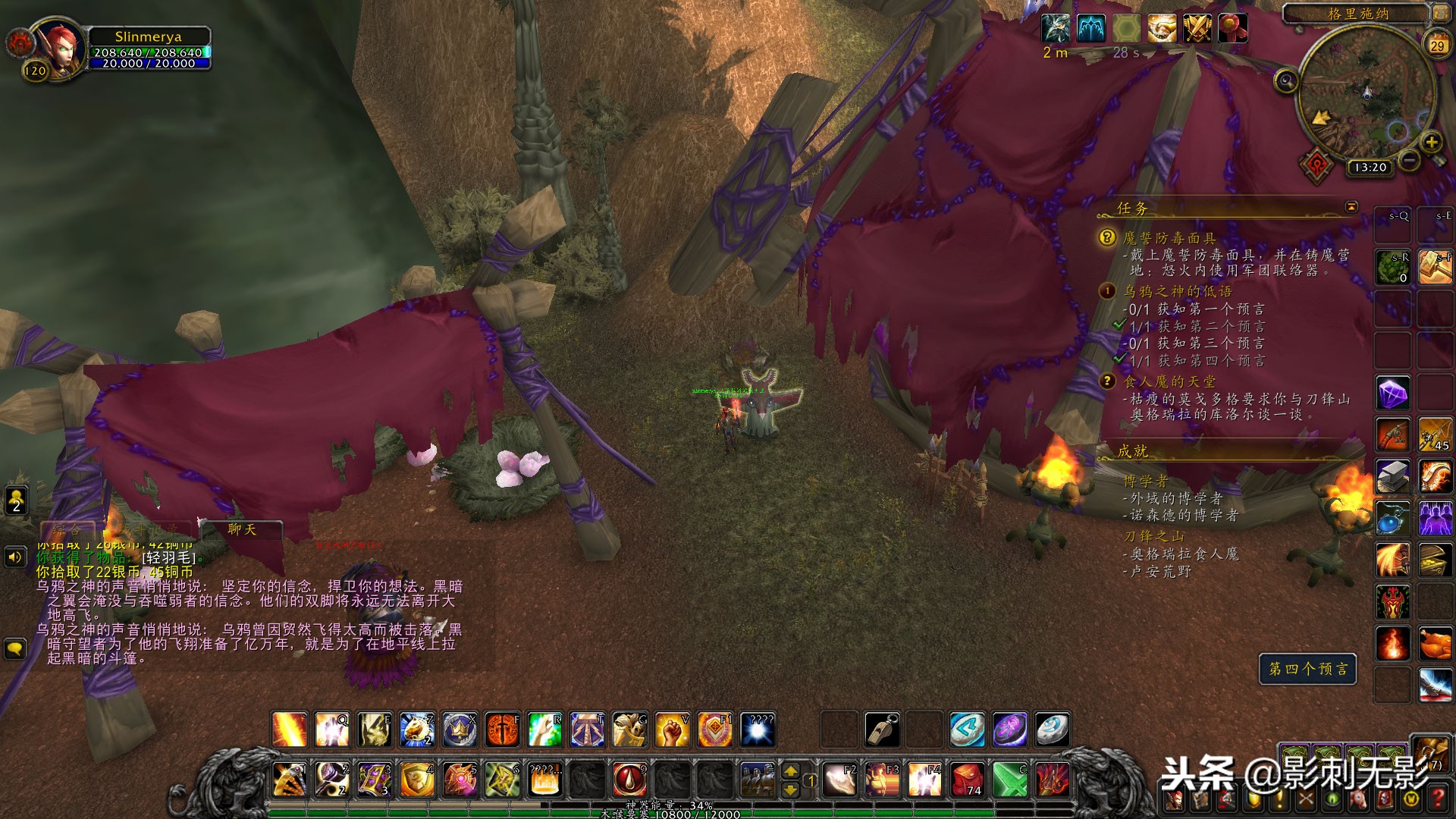Use the red backpack item with count 74
Image resolution: width=1456 pixels, height=819 pixels.
968,779
